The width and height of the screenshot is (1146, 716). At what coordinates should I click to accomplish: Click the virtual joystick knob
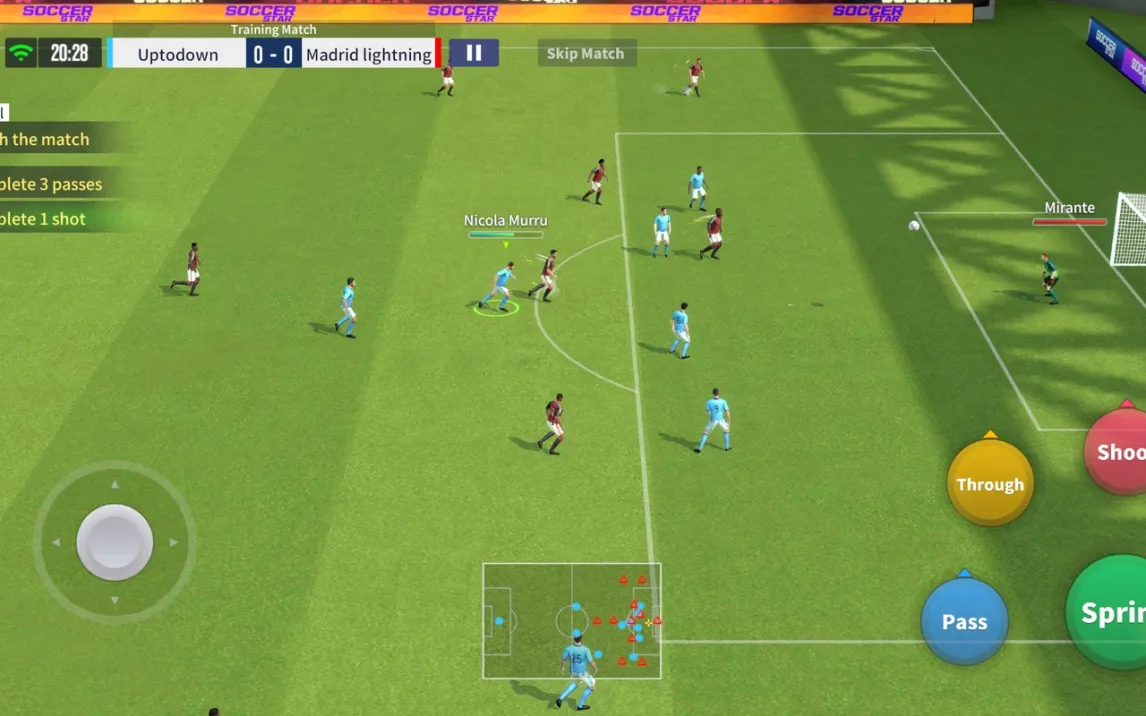pos(115,542)
